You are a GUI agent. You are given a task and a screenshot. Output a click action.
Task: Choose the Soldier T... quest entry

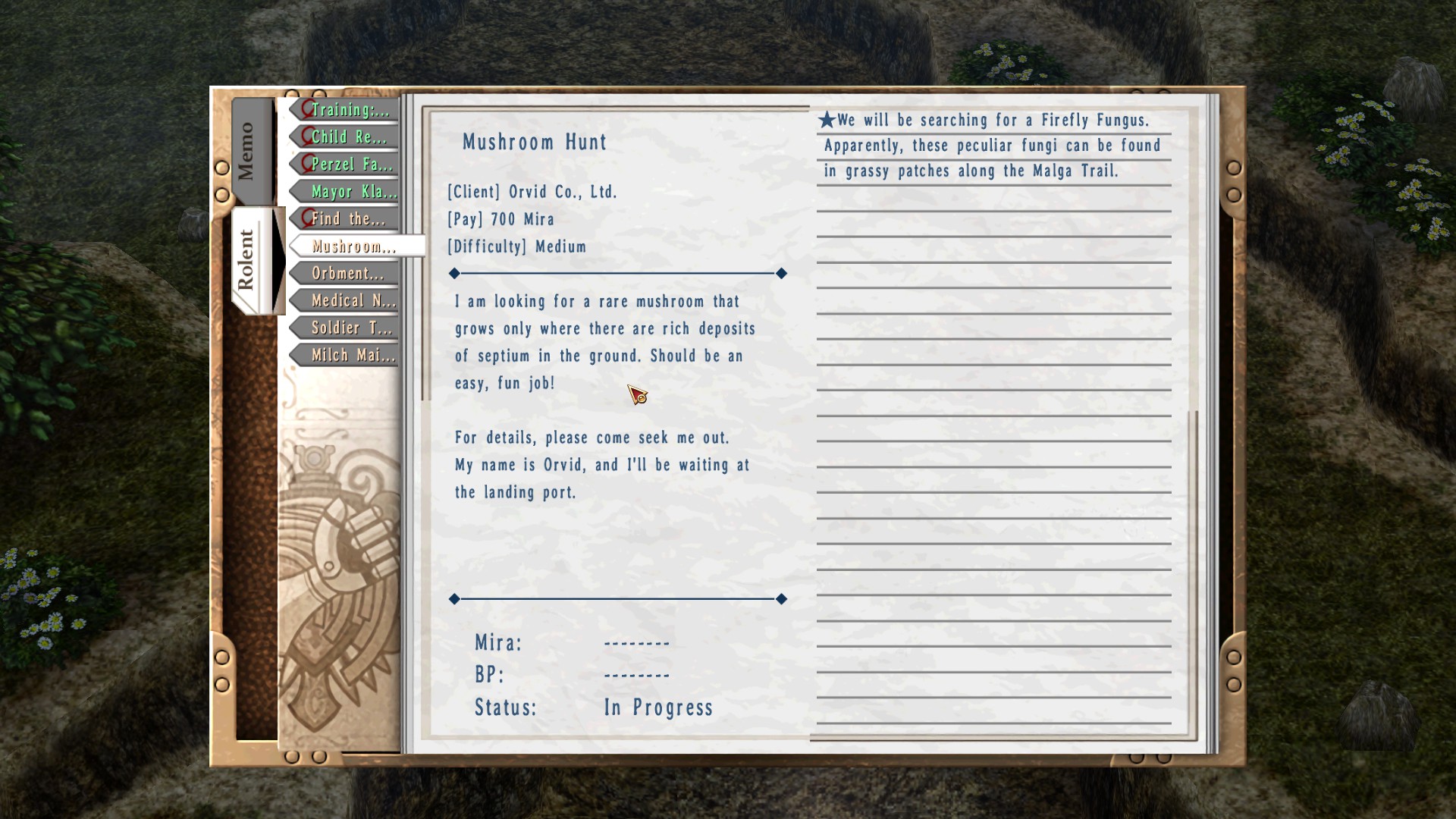[350, 328]
